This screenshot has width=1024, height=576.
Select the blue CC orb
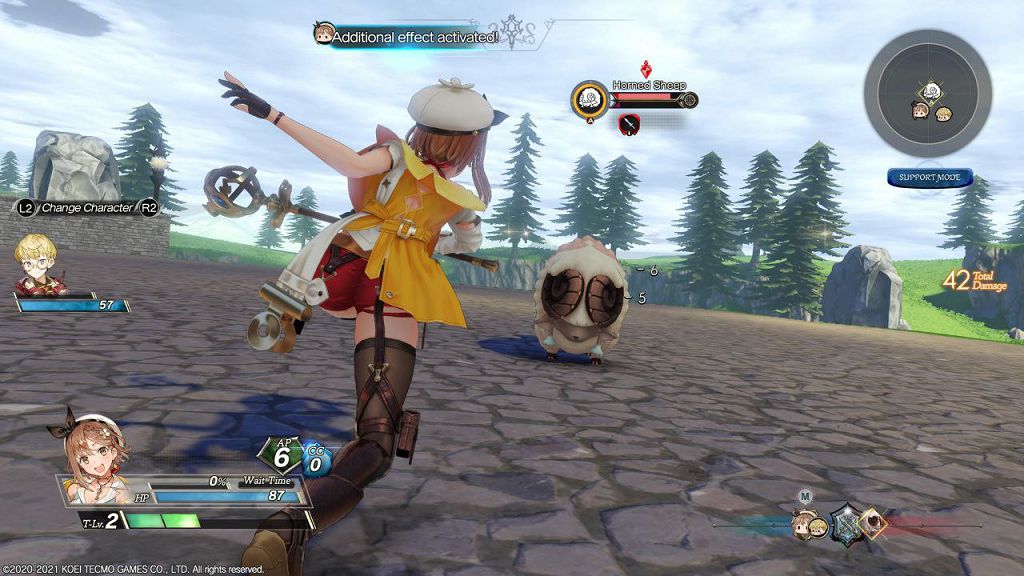coord(316,459)
